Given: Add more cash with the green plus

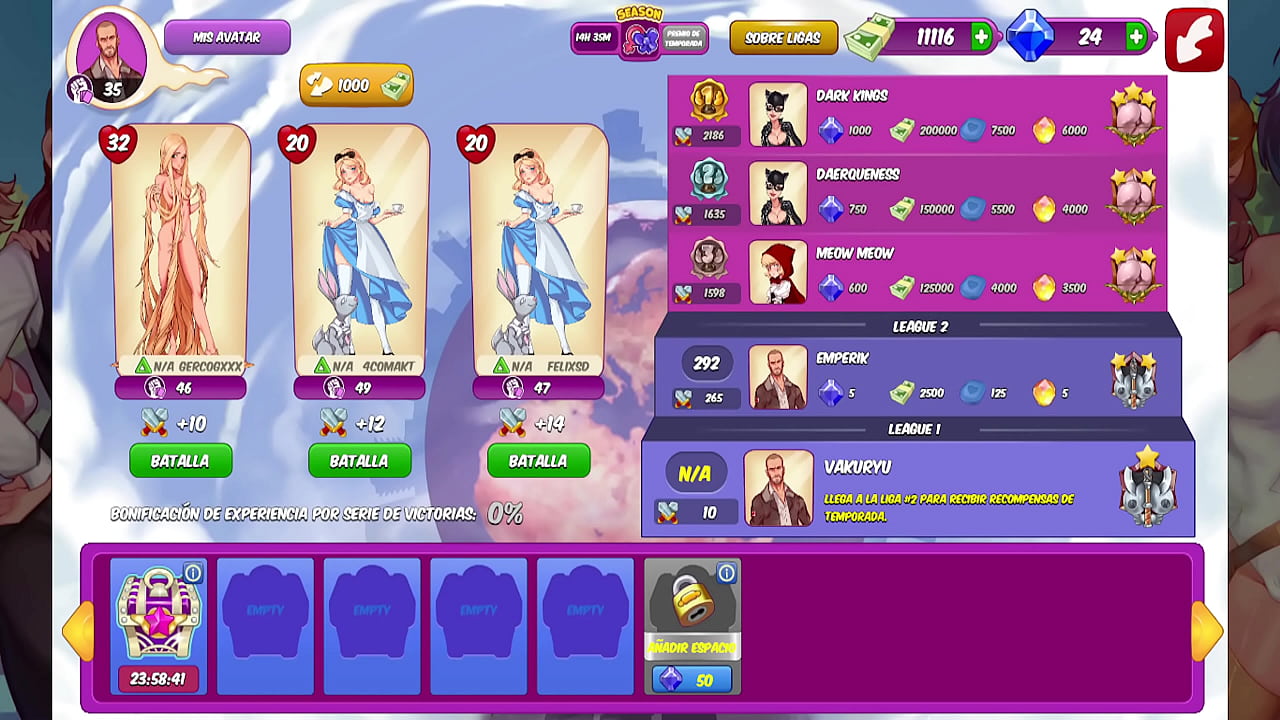Looking at the screenshot, I should (981, 37).
